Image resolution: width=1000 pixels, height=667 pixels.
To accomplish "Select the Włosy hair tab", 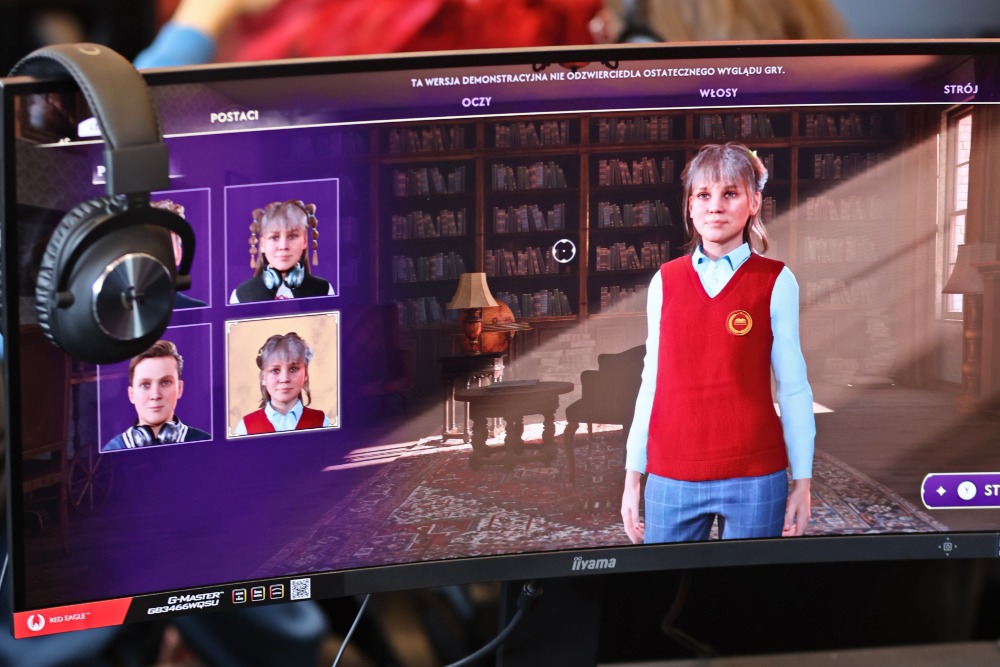I will (x=718, y=93).
